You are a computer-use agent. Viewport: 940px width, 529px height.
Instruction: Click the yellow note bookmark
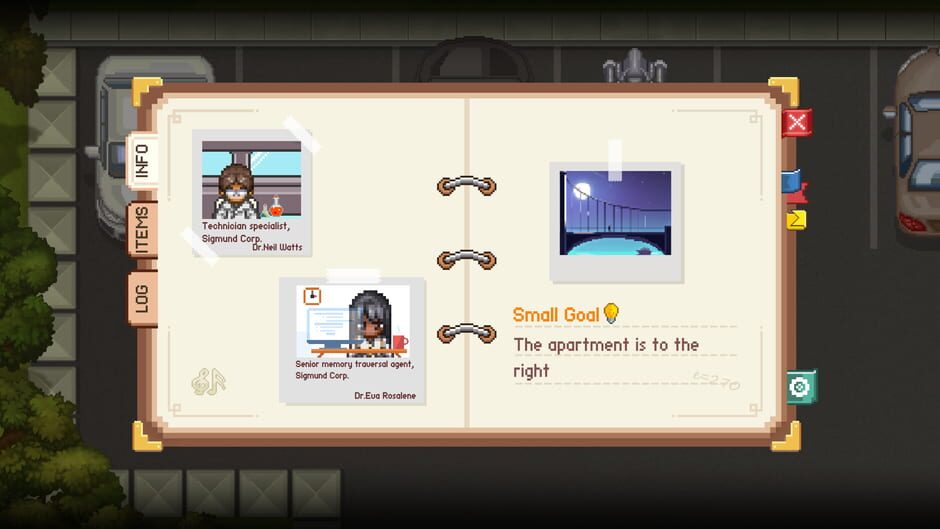coord(797,219)
